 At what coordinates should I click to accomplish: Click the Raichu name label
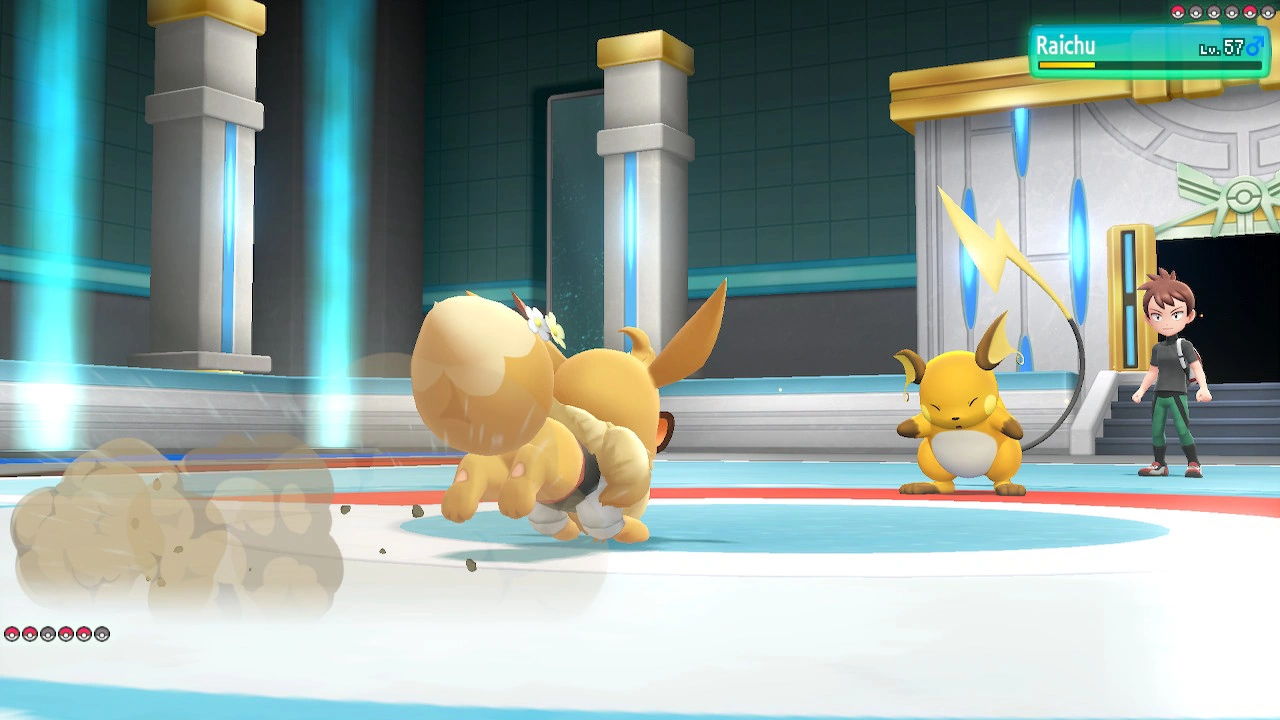pos(1068,44)
